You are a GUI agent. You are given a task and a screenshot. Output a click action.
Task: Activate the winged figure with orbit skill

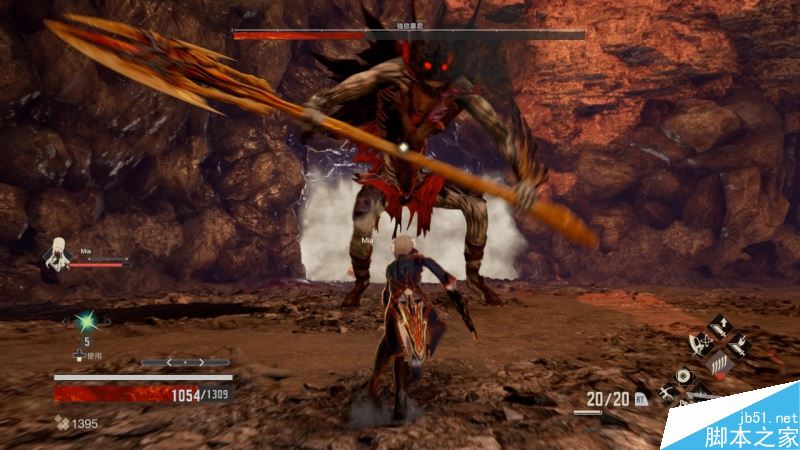699,346
